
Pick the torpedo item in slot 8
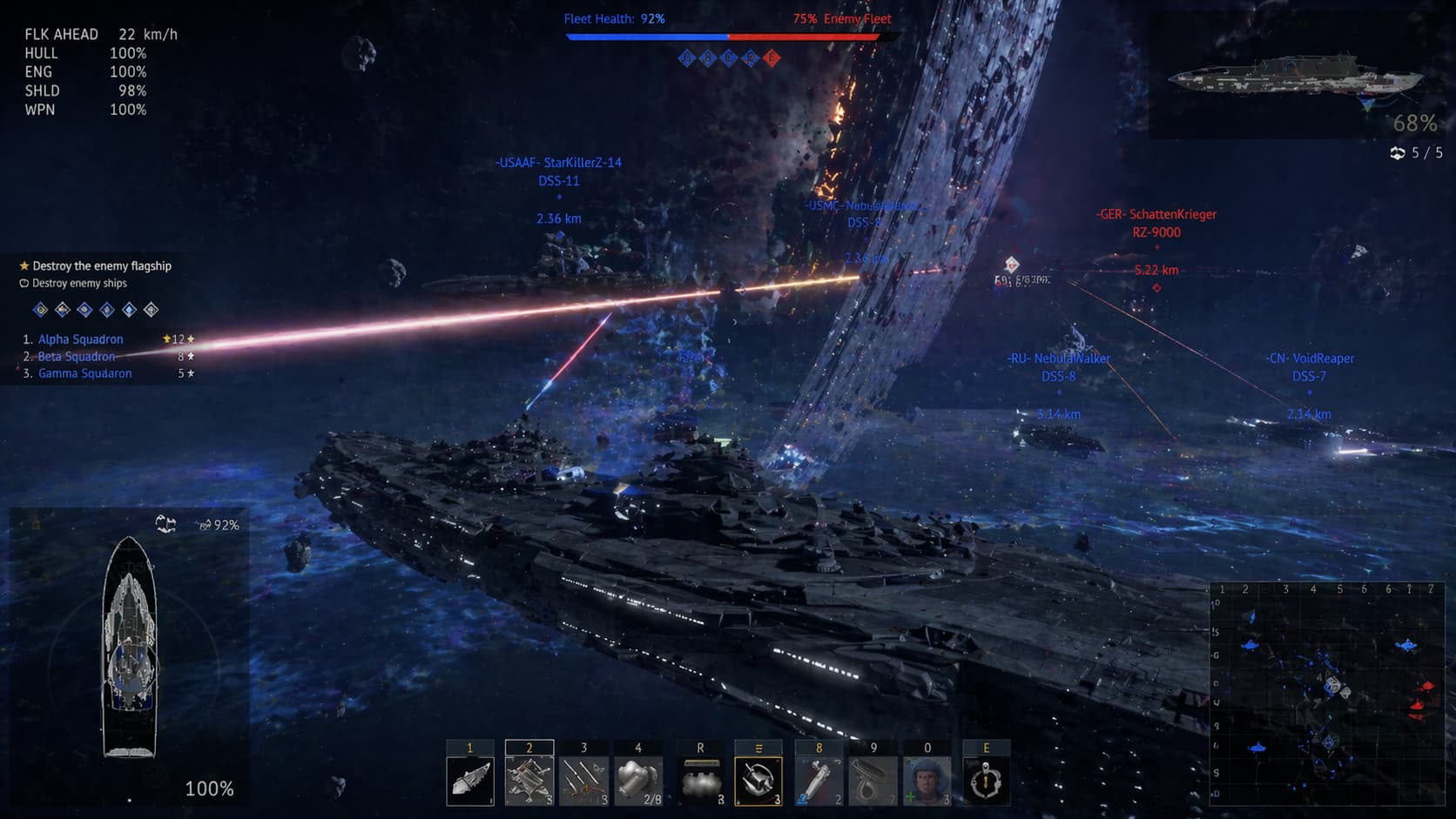819,780
